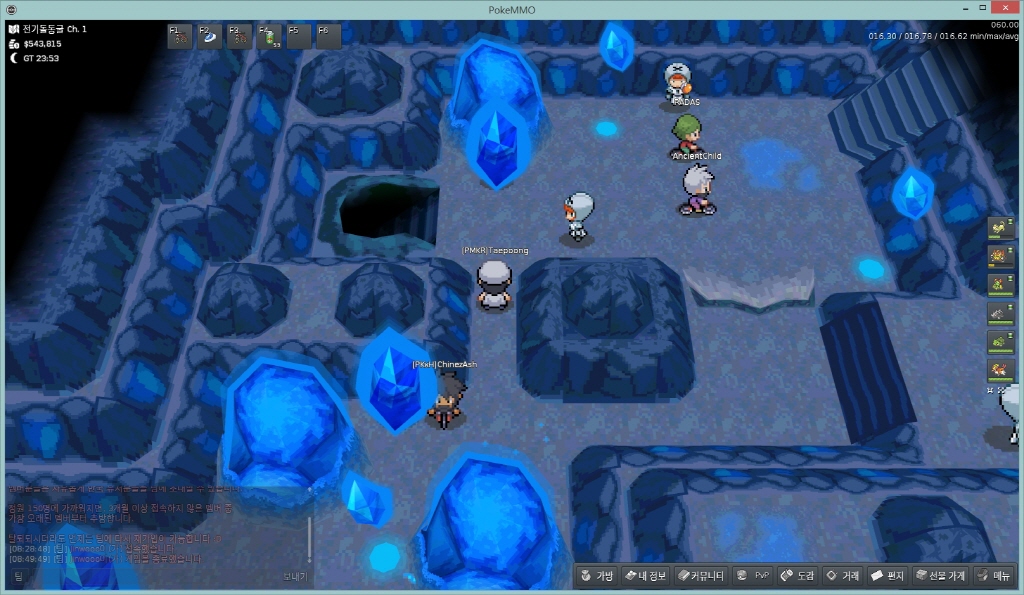This screenshot has height=595, width=1024.
Task: Click the 팀 chat channel selector
Action: click(x=19, y=576)
